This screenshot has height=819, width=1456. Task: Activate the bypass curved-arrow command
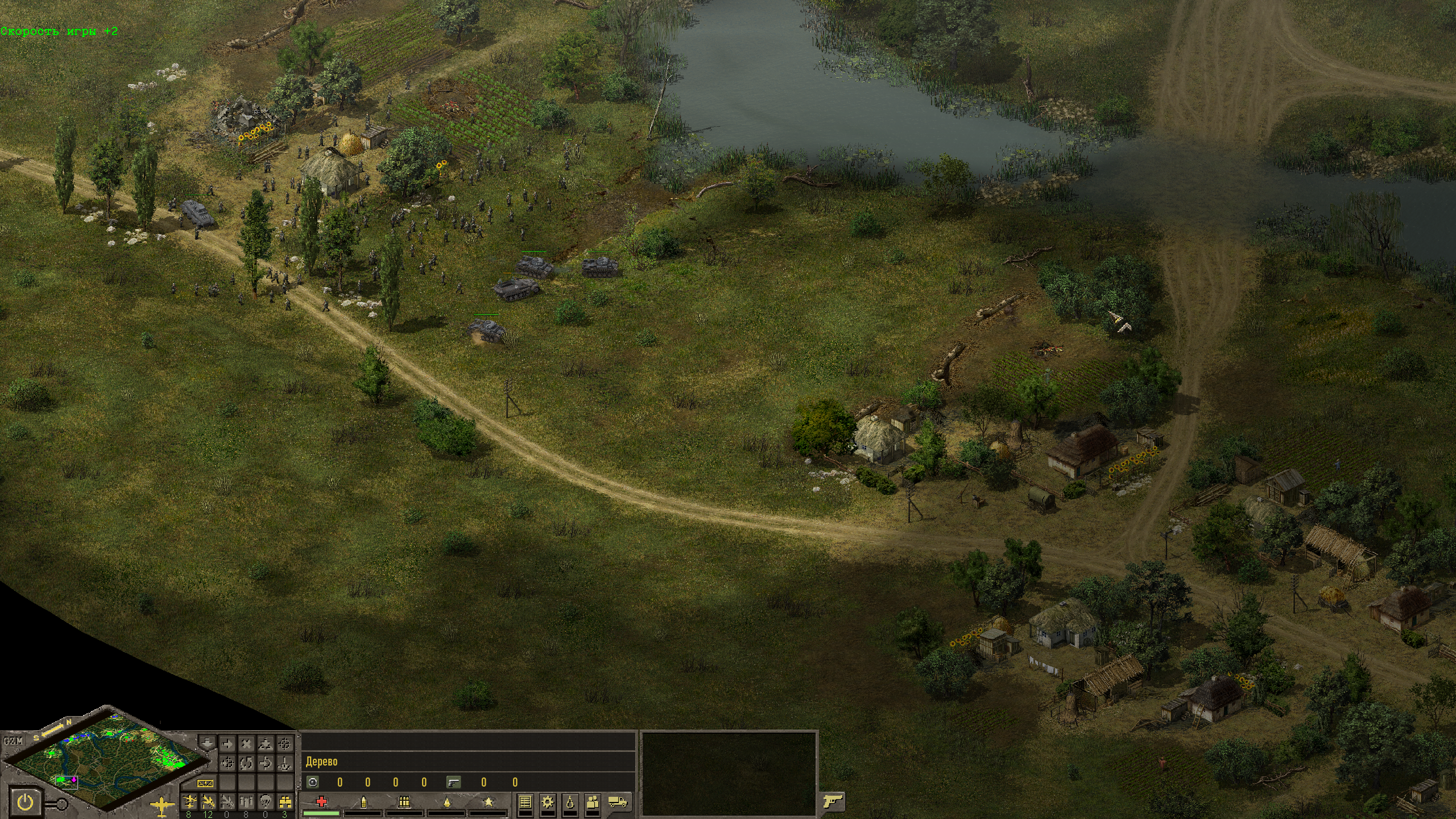pos(265,763)
